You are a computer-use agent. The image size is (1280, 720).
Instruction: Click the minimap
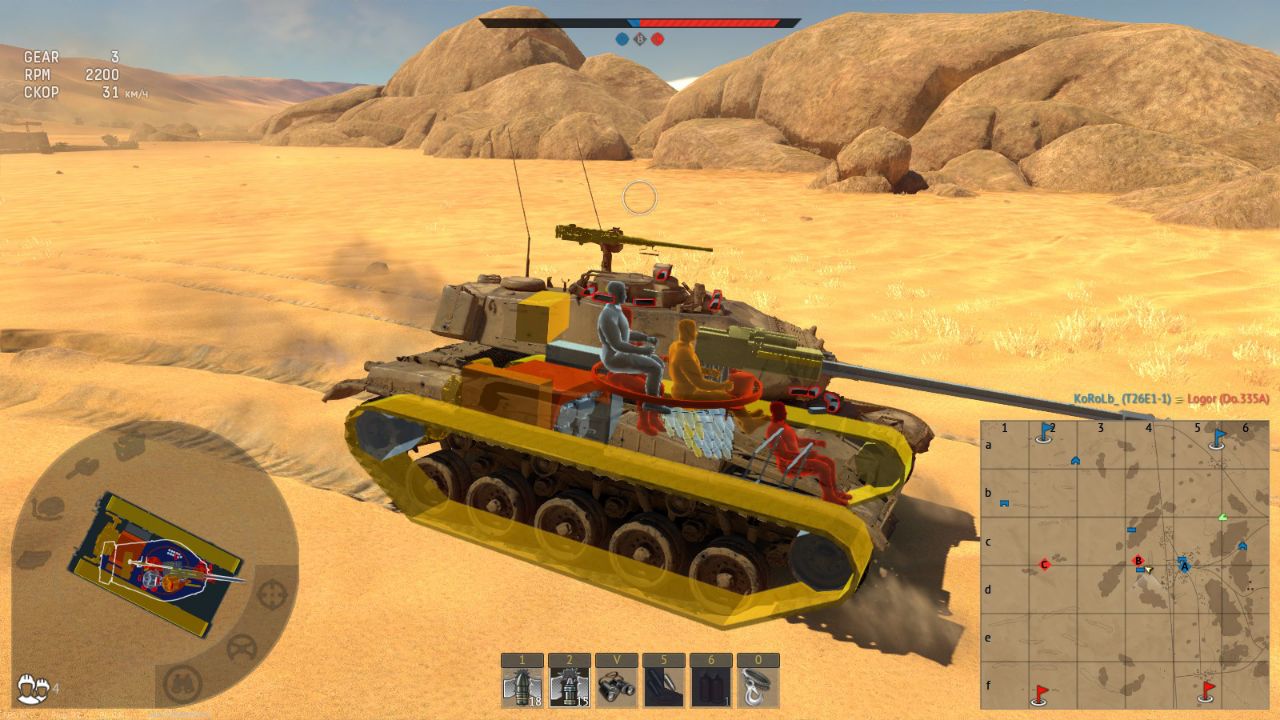[x=1124, y=564]
